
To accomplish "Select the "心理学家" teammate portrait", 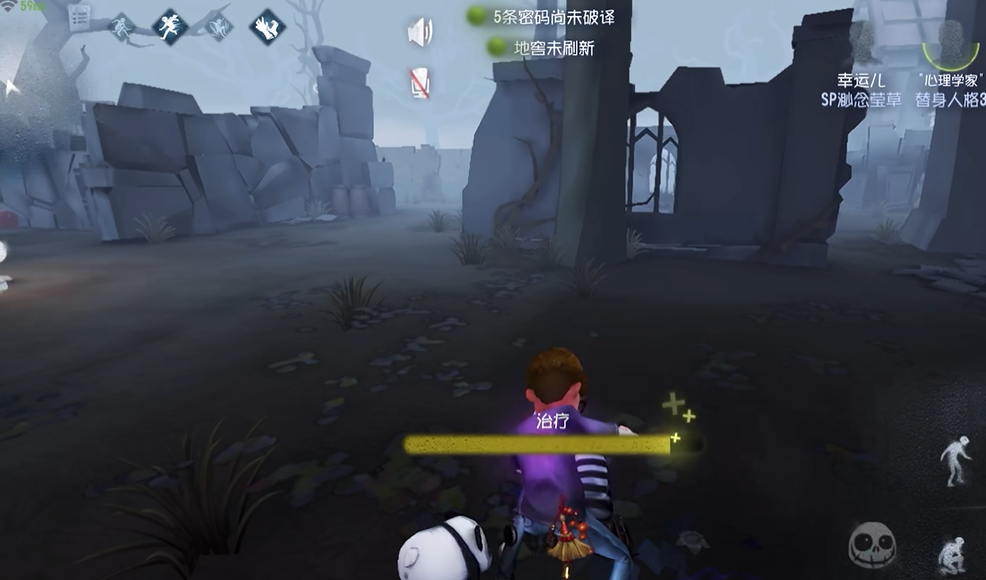I will (950, 45).
